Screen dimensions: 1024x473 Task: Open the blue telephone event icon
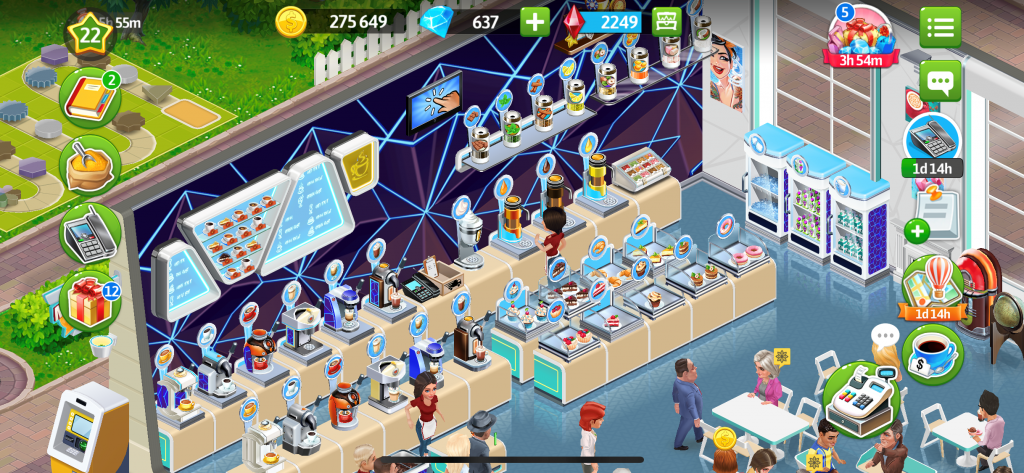pyautogui.click(x=932, y=142)
